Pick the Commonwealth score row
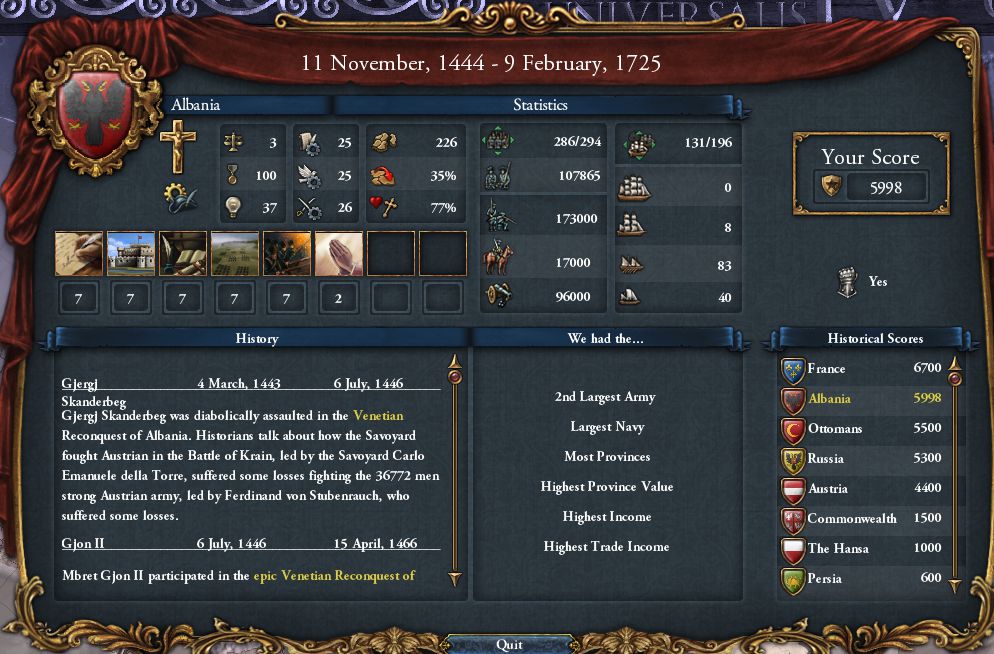 tap(860, 518)
